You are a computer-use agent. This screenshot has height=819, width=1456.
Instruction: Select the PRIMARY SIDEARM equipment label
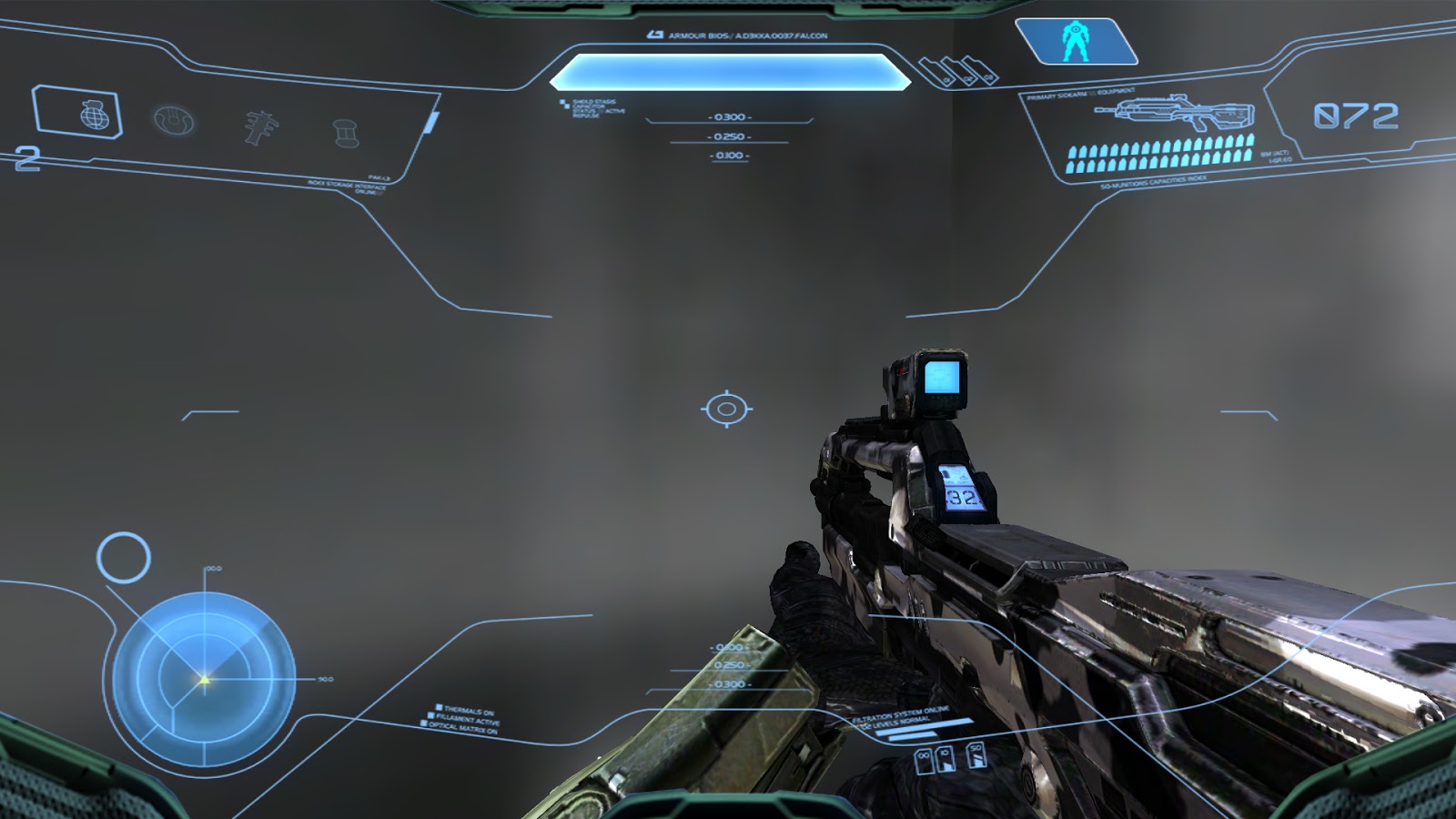1083,91
